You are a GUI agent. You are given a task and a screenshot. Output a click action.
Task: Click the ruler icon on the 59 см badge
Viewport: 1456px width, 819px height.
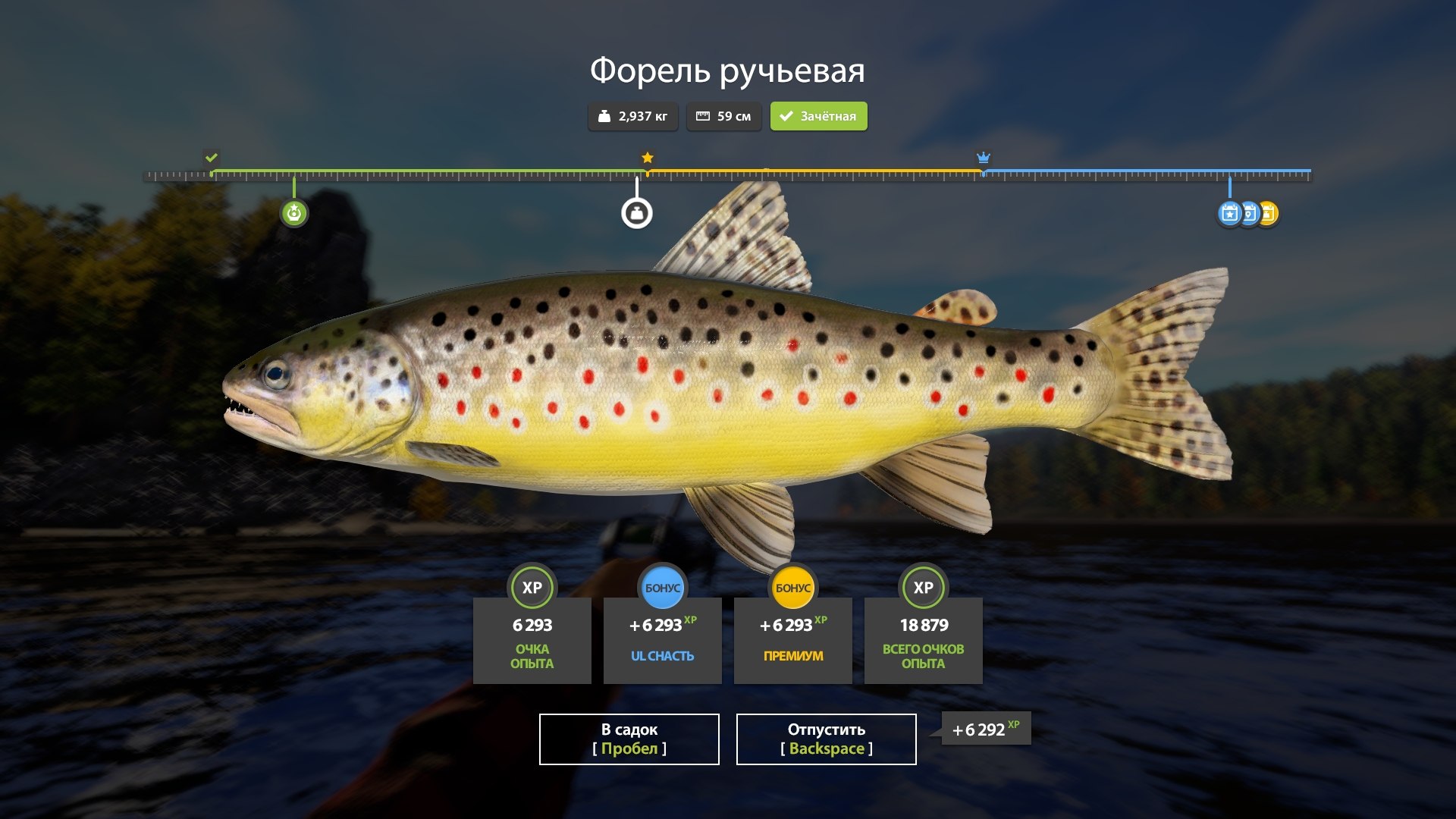[704, 116]
